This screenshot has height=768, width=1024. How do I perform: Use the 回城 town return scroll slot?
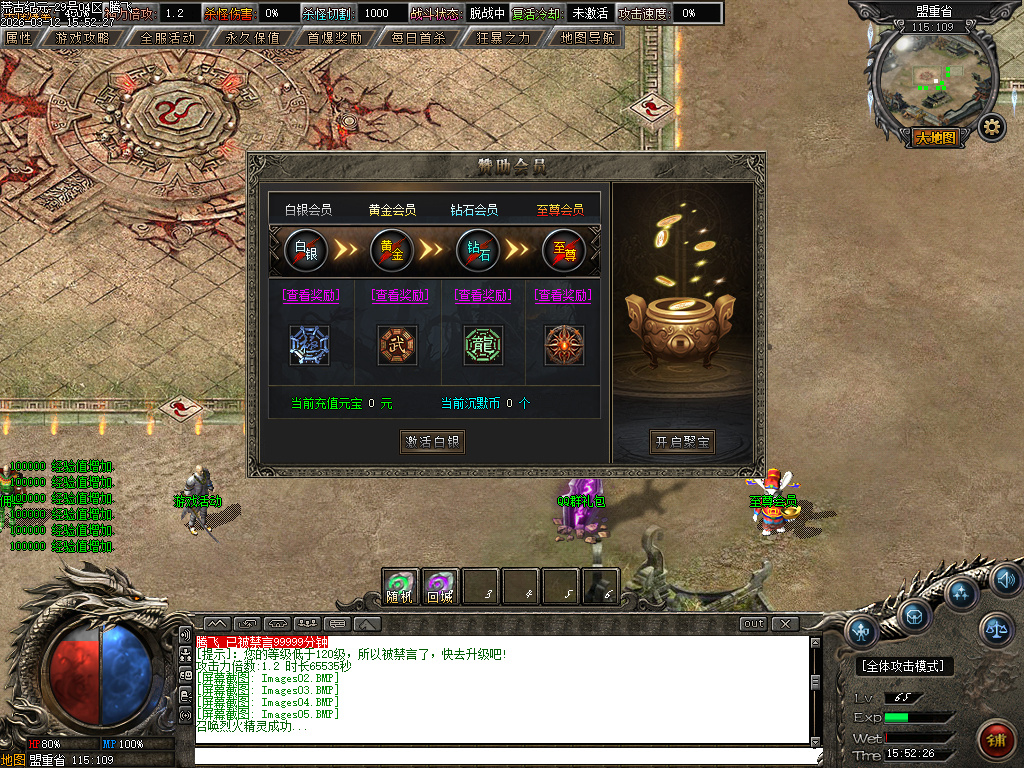tap(440, 586)
